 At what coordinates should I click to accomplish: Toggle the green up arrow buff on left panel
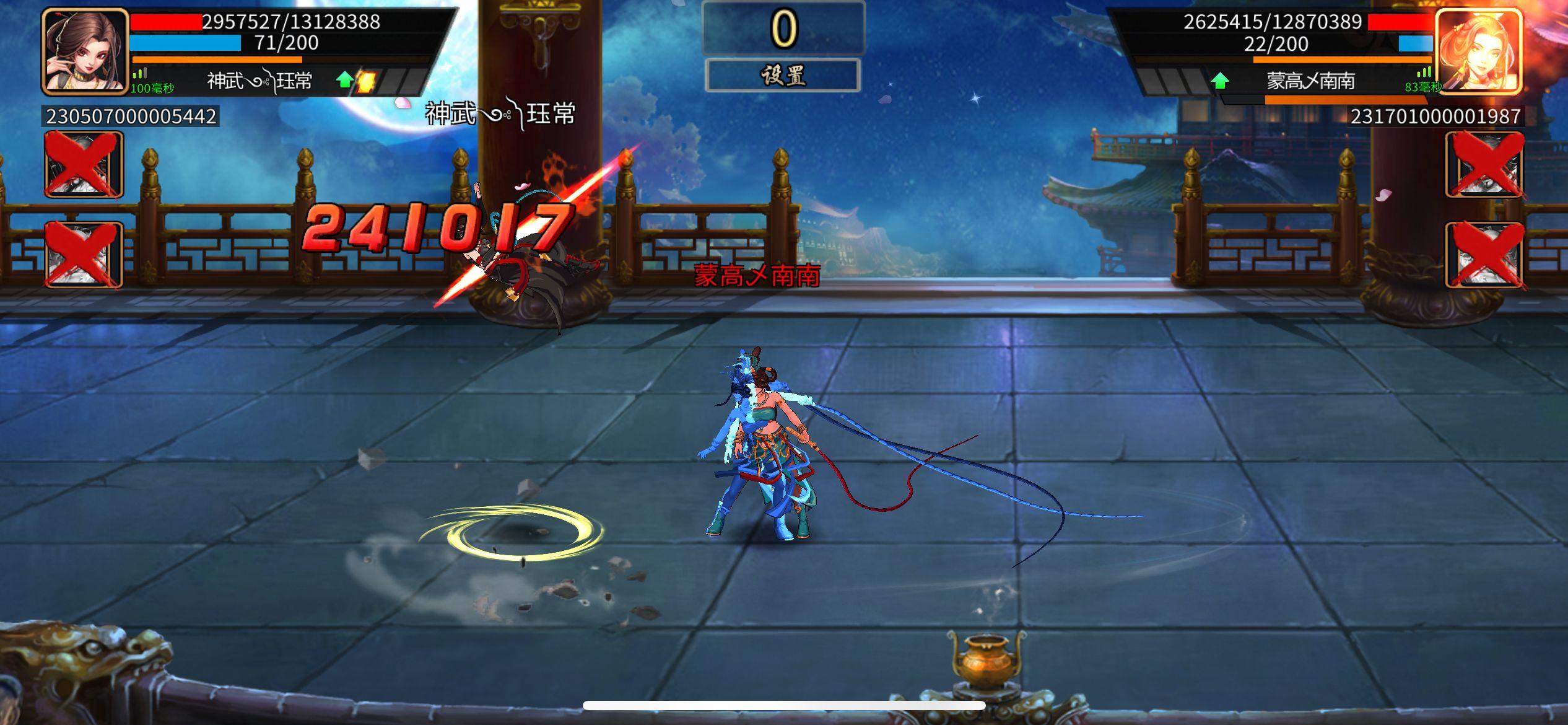(x=344, y=79)
